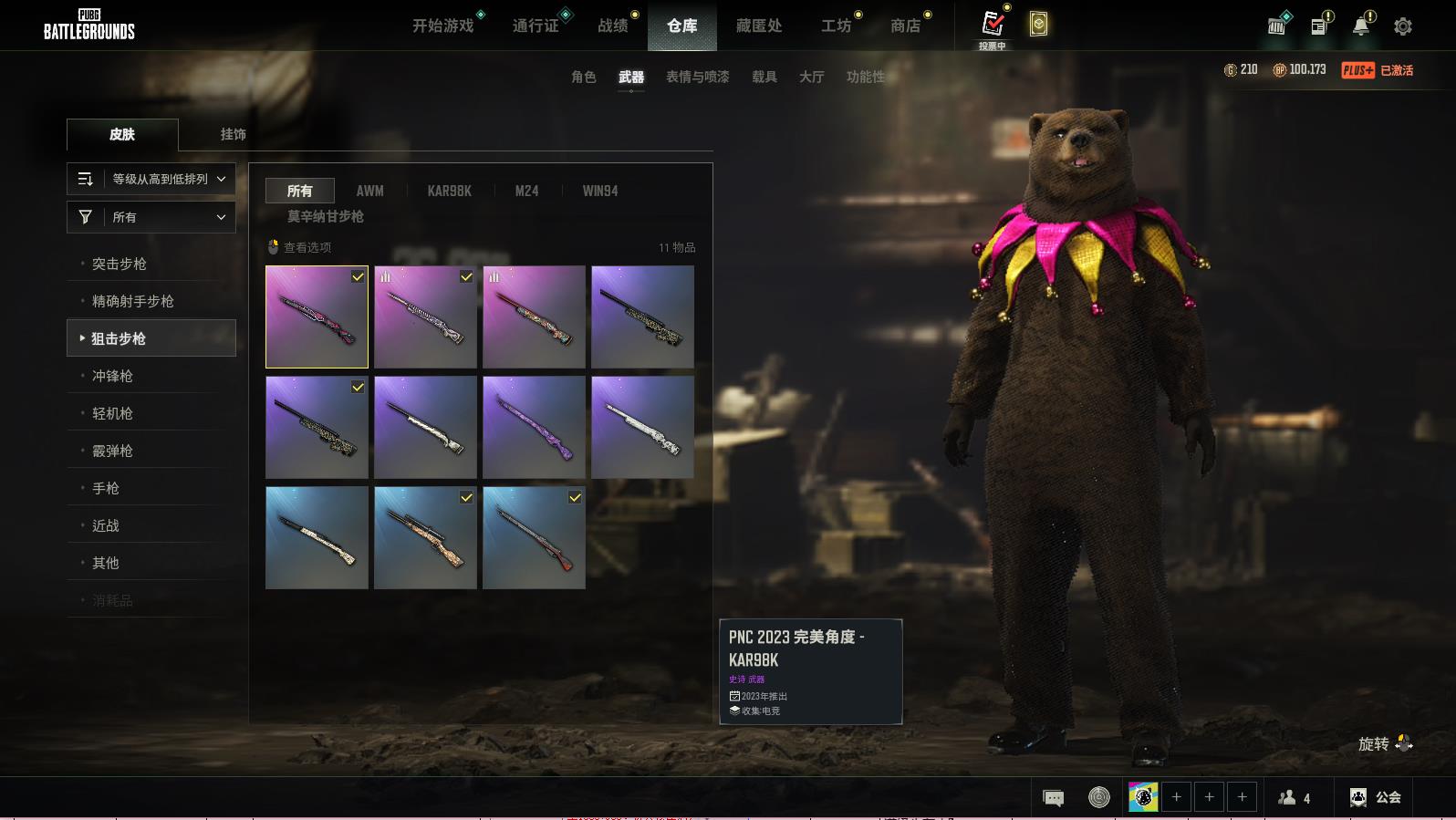Choose the 突击步枪 category
1456x820 pixels.
click(120, 264)
